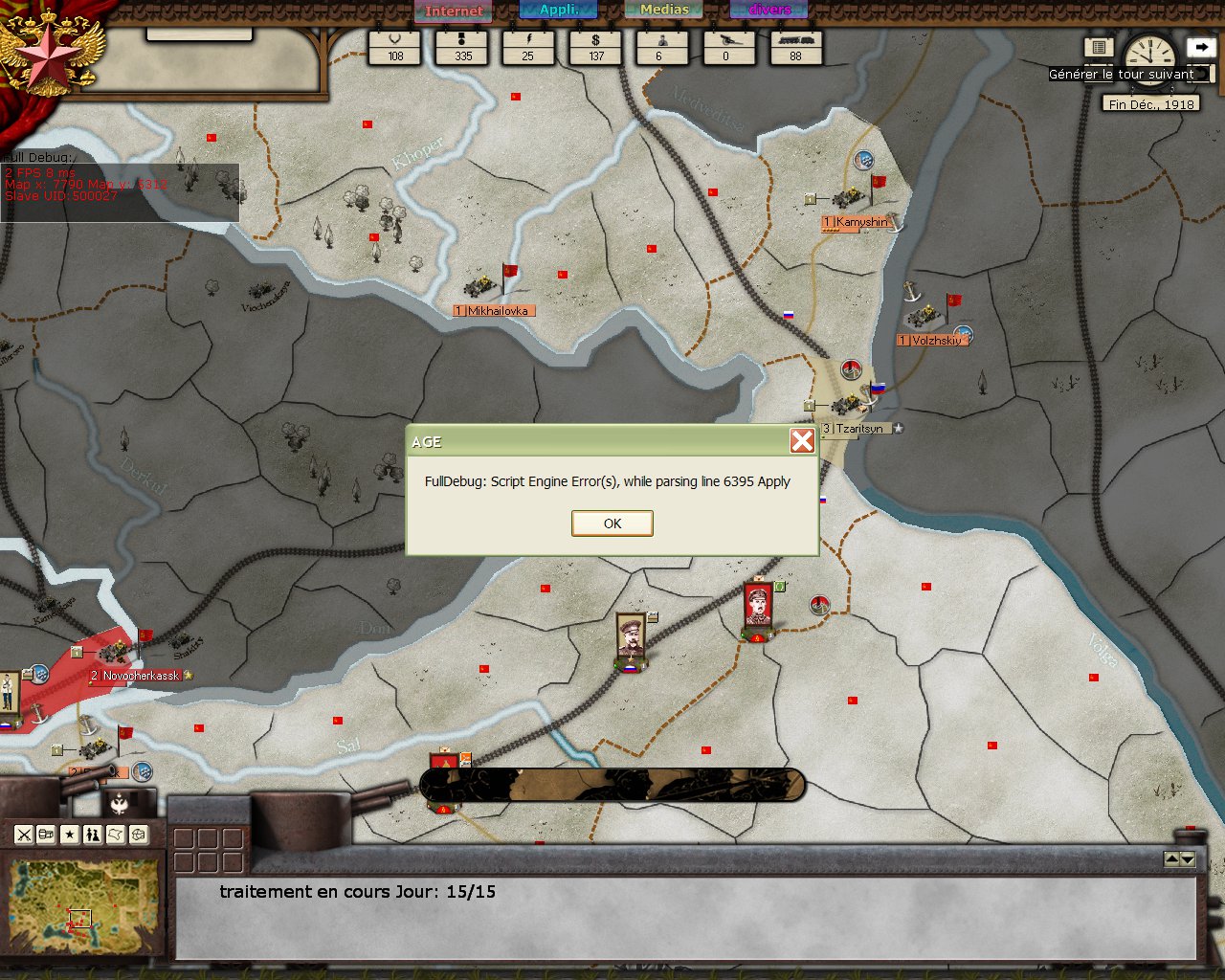Open the divers tab
This screenshot has width=1225, height=980.
click(769, 10)
